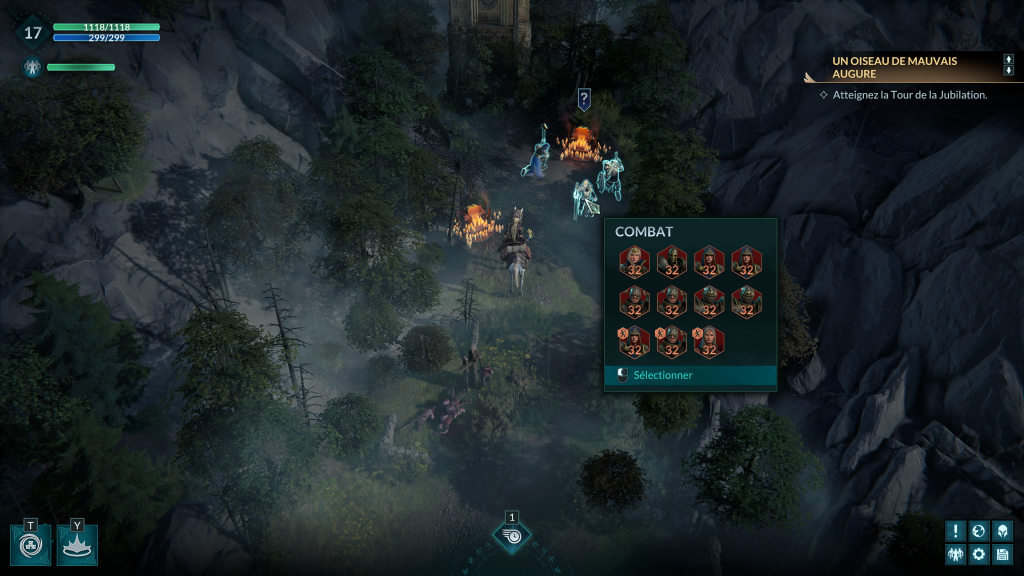Viewport: 1024px width, 576px height.
Task: Click the level 17 hero badge
Action: [x=33, y=33]
